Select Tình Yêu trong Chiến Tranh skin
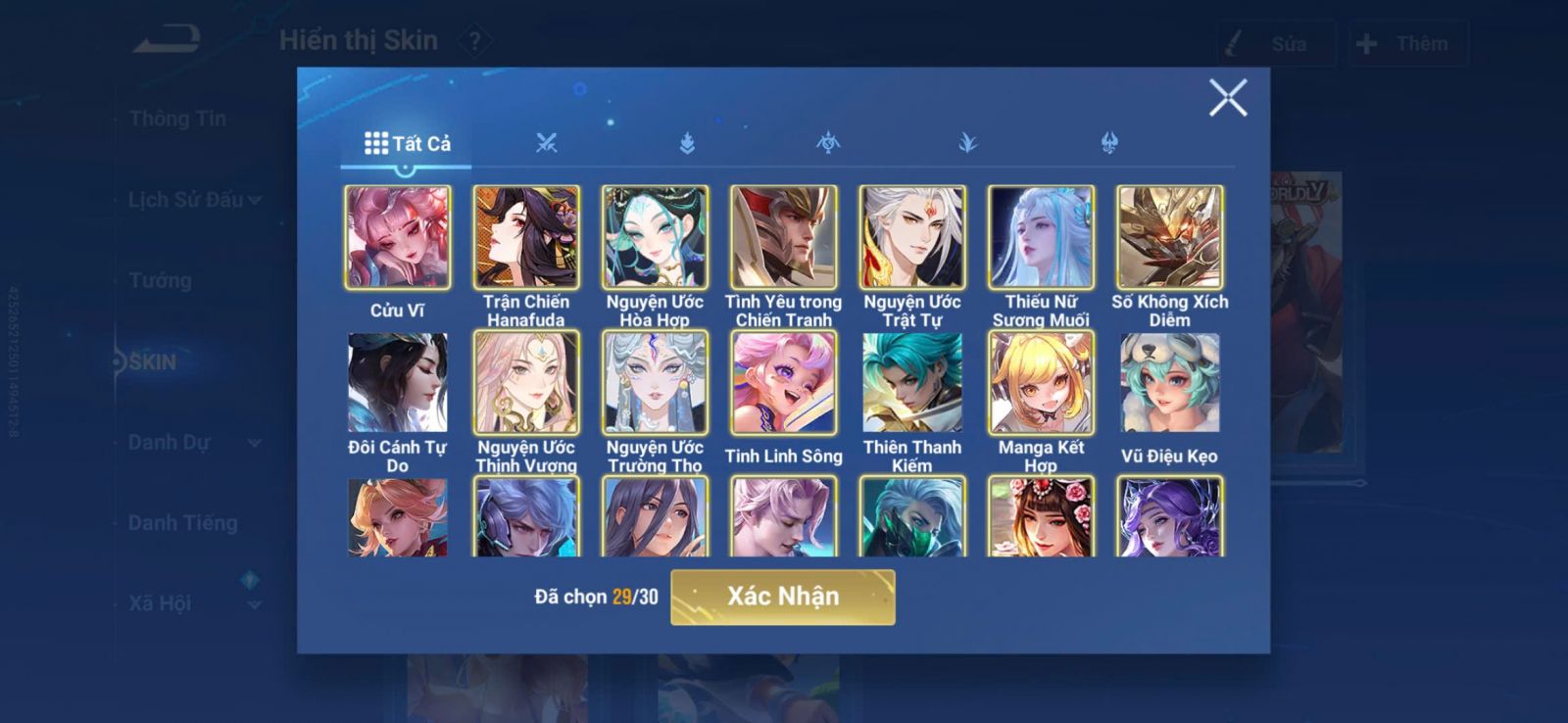 click(784, 238)
